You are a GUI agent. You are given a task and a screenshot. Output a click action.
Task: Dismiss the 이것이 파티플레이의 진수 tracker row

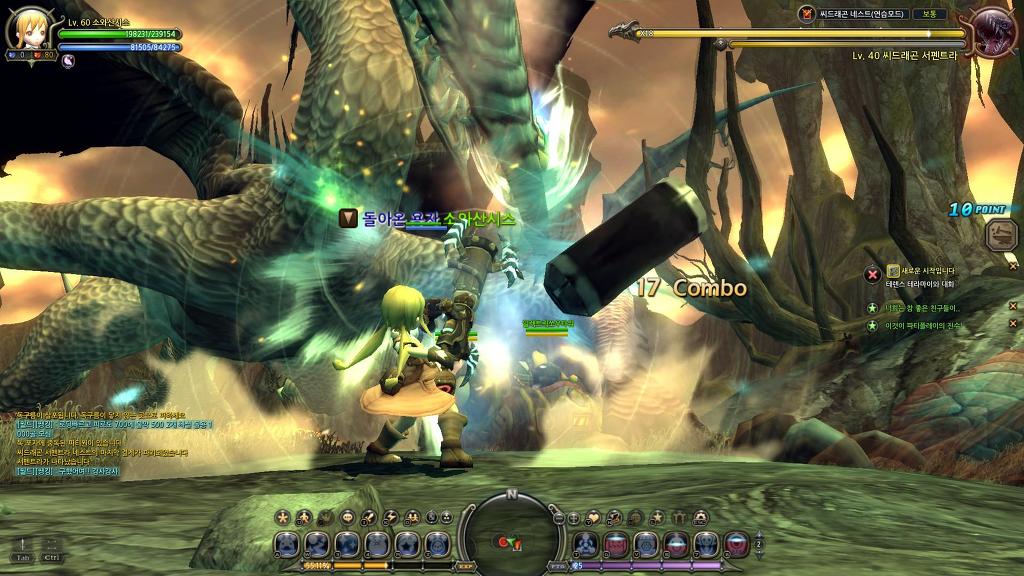(1012, 324)
